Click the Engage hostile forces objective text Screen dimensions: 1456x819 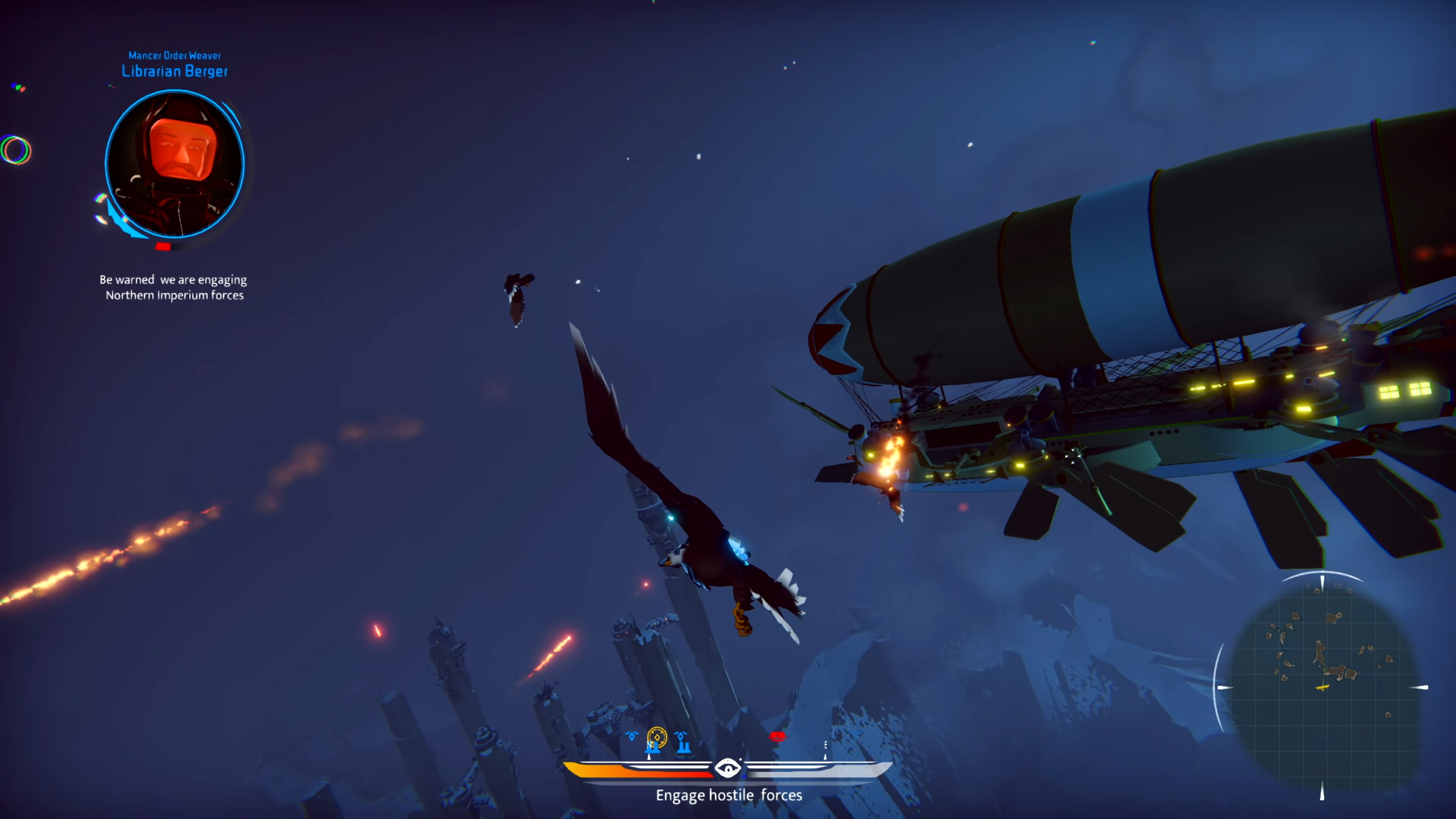pyautogui.click(x=729, y=795)
